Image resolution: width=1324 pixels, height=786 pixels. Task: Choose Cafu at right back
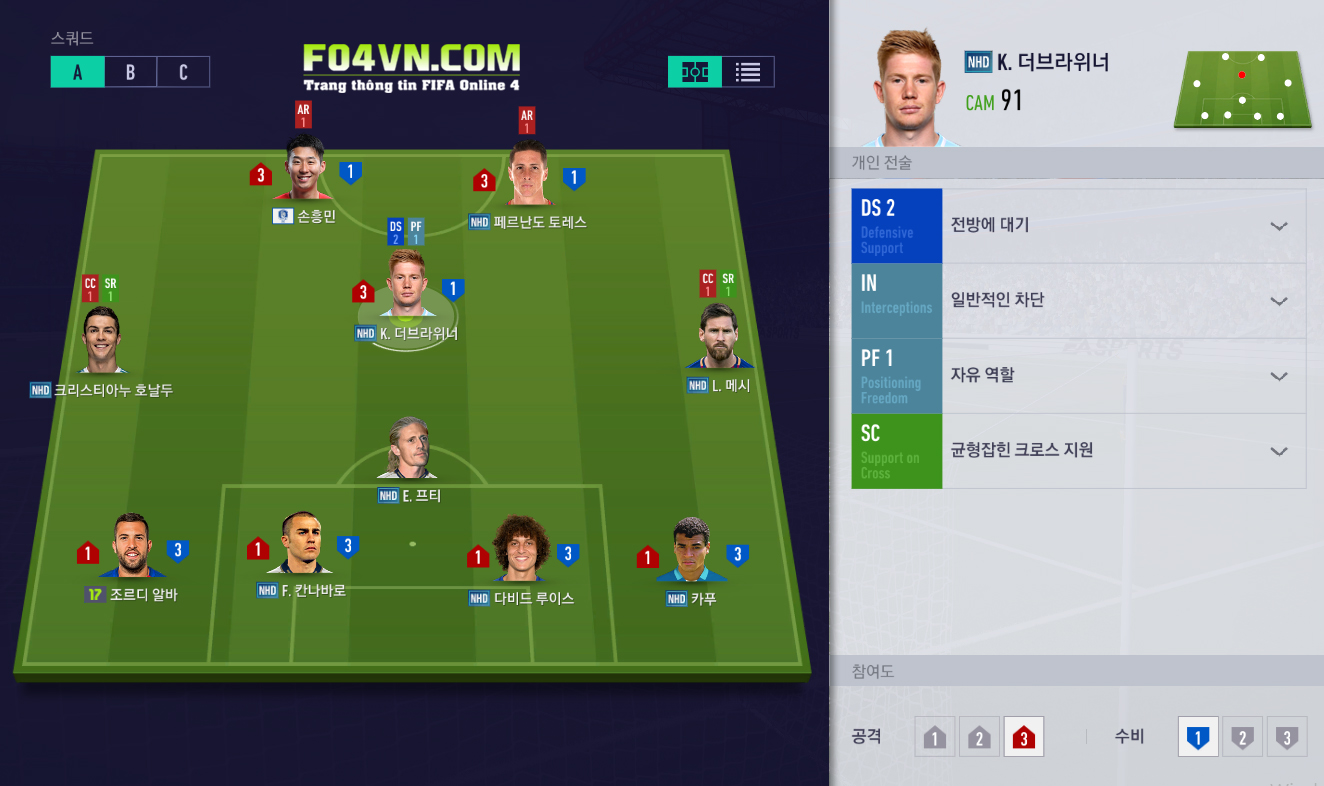691,550
